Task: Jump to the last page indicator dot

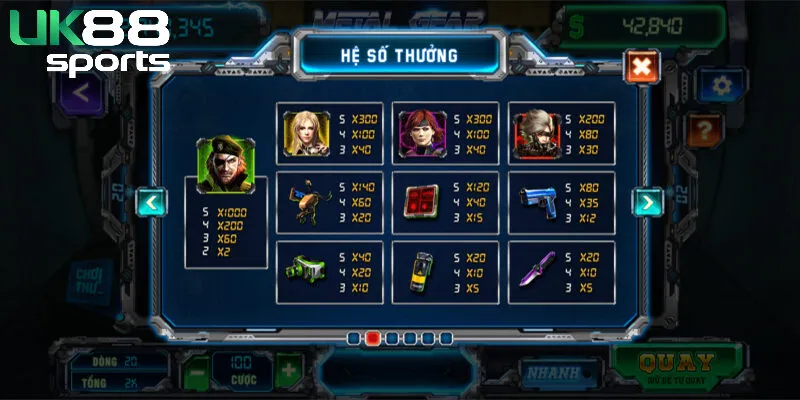Action: click(445, 338)
